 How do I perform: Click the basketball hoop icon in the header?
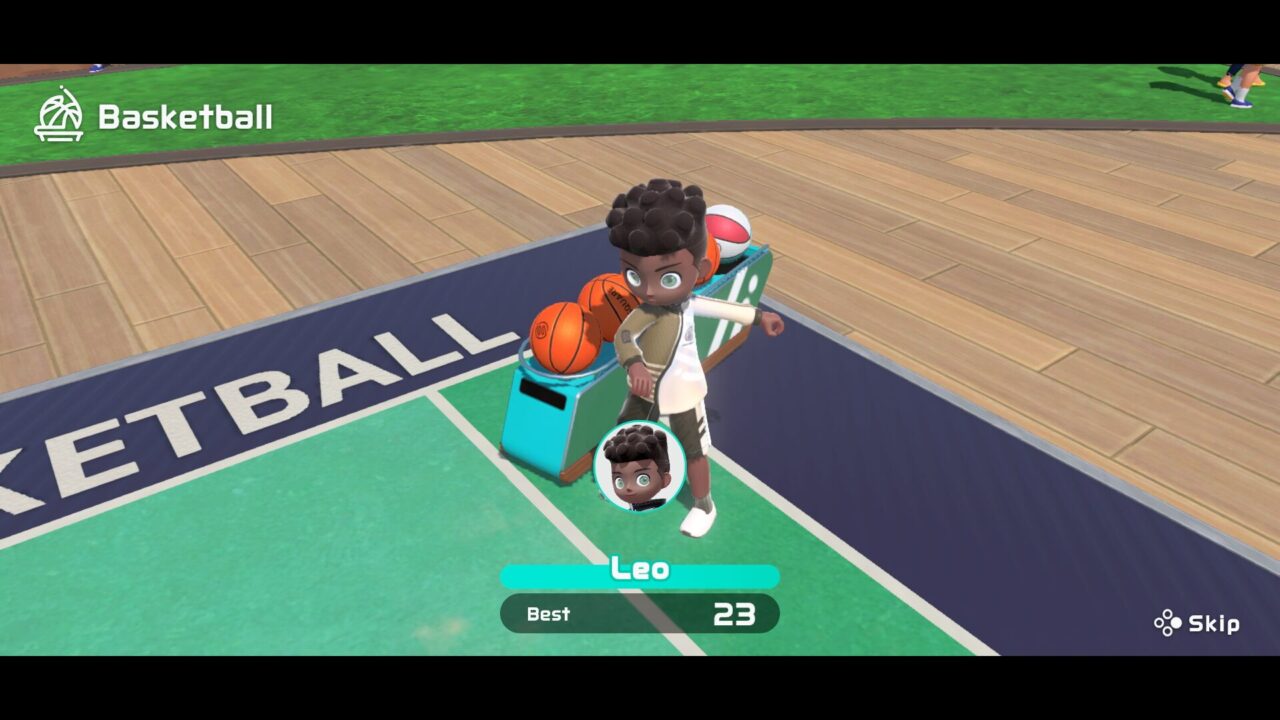pos(58,115)
